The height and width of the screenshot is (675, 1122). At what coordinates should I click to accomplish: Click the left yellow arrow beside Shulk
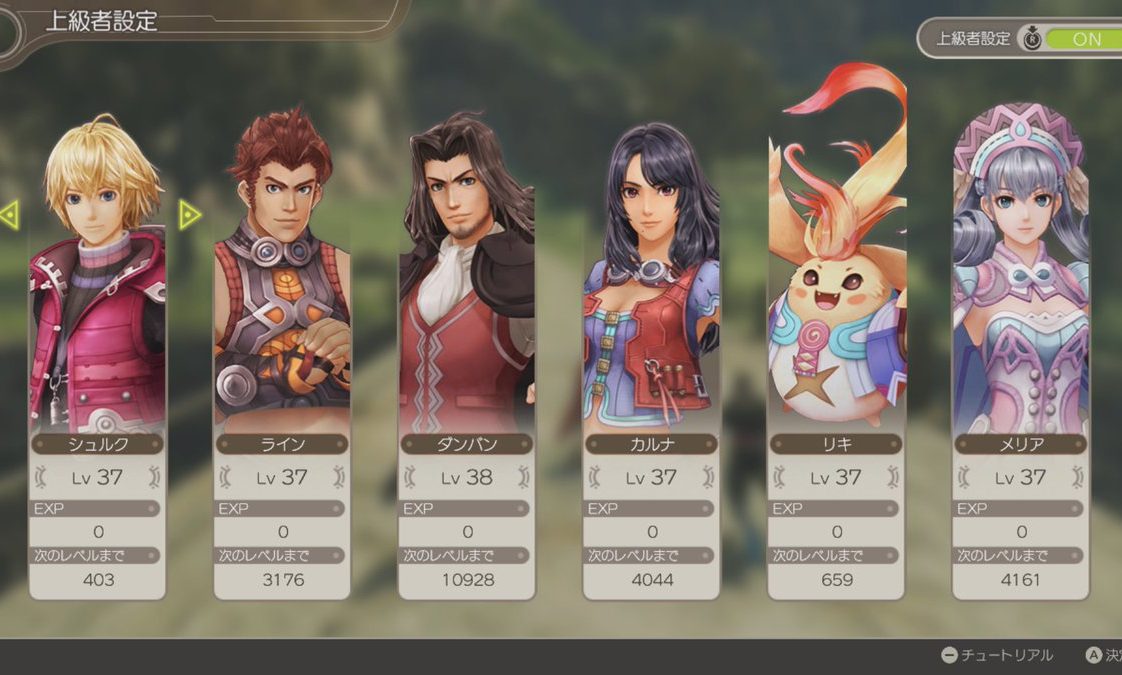click(x=9, y=214)
